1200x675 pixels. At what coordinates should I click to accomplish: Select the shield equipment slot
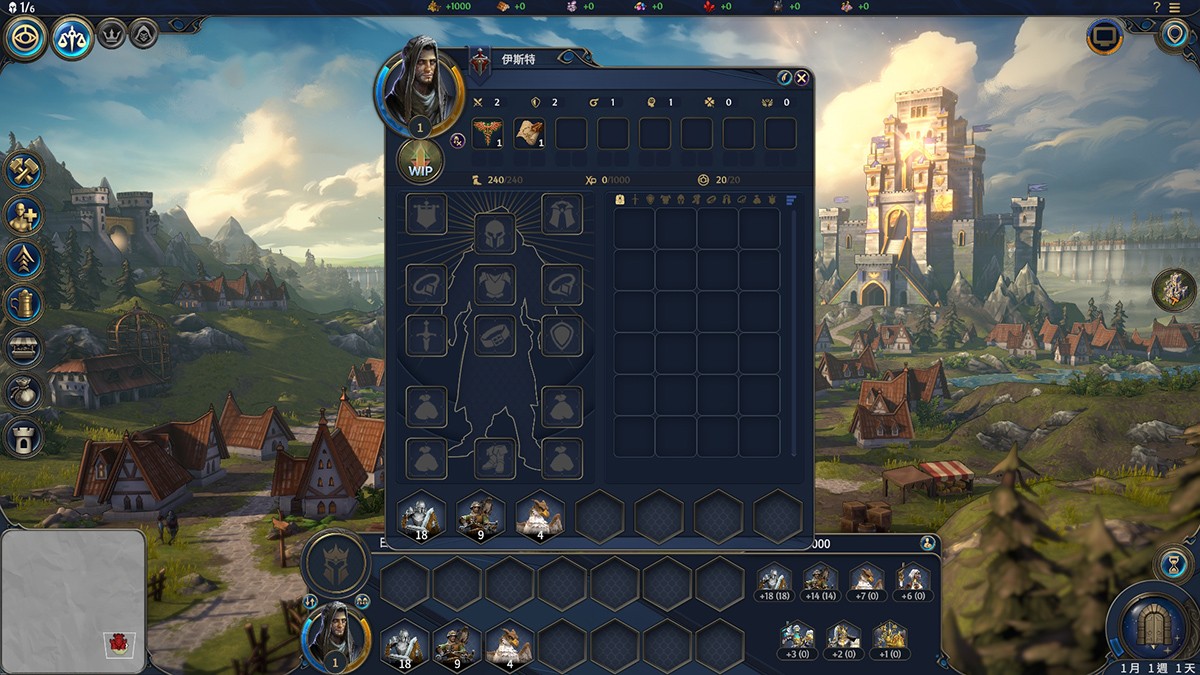coord(562,336)
